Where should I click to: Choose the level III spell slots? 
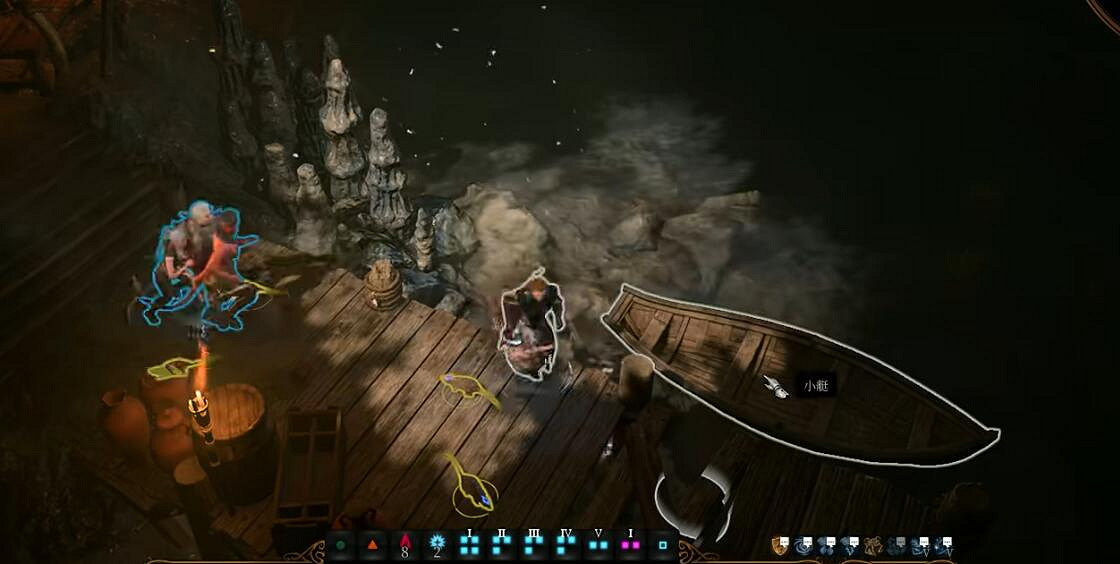pyautogui.click(x=534, y=545)
